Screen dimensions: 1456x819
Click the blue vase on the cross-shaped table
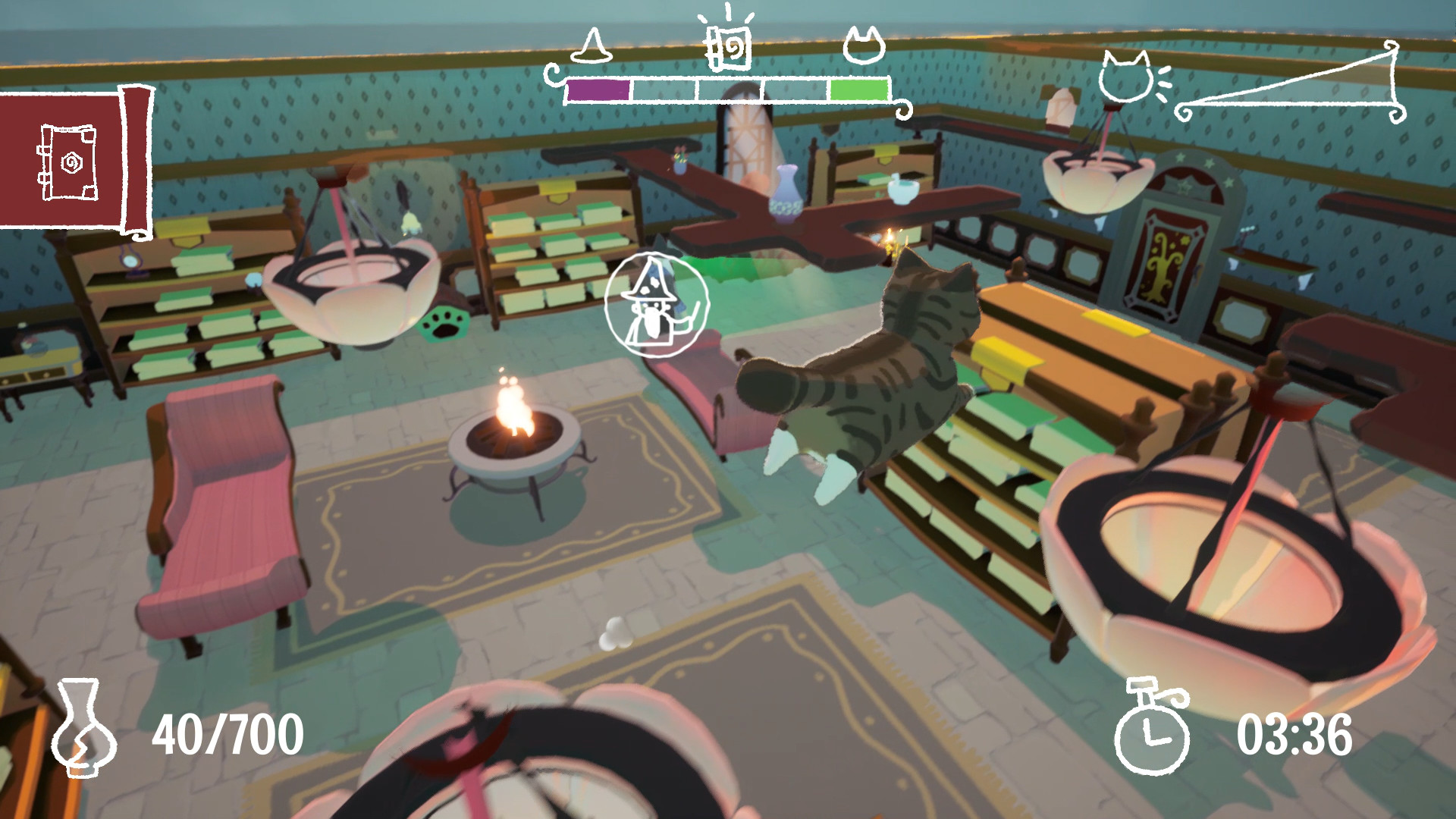[786, 191]
